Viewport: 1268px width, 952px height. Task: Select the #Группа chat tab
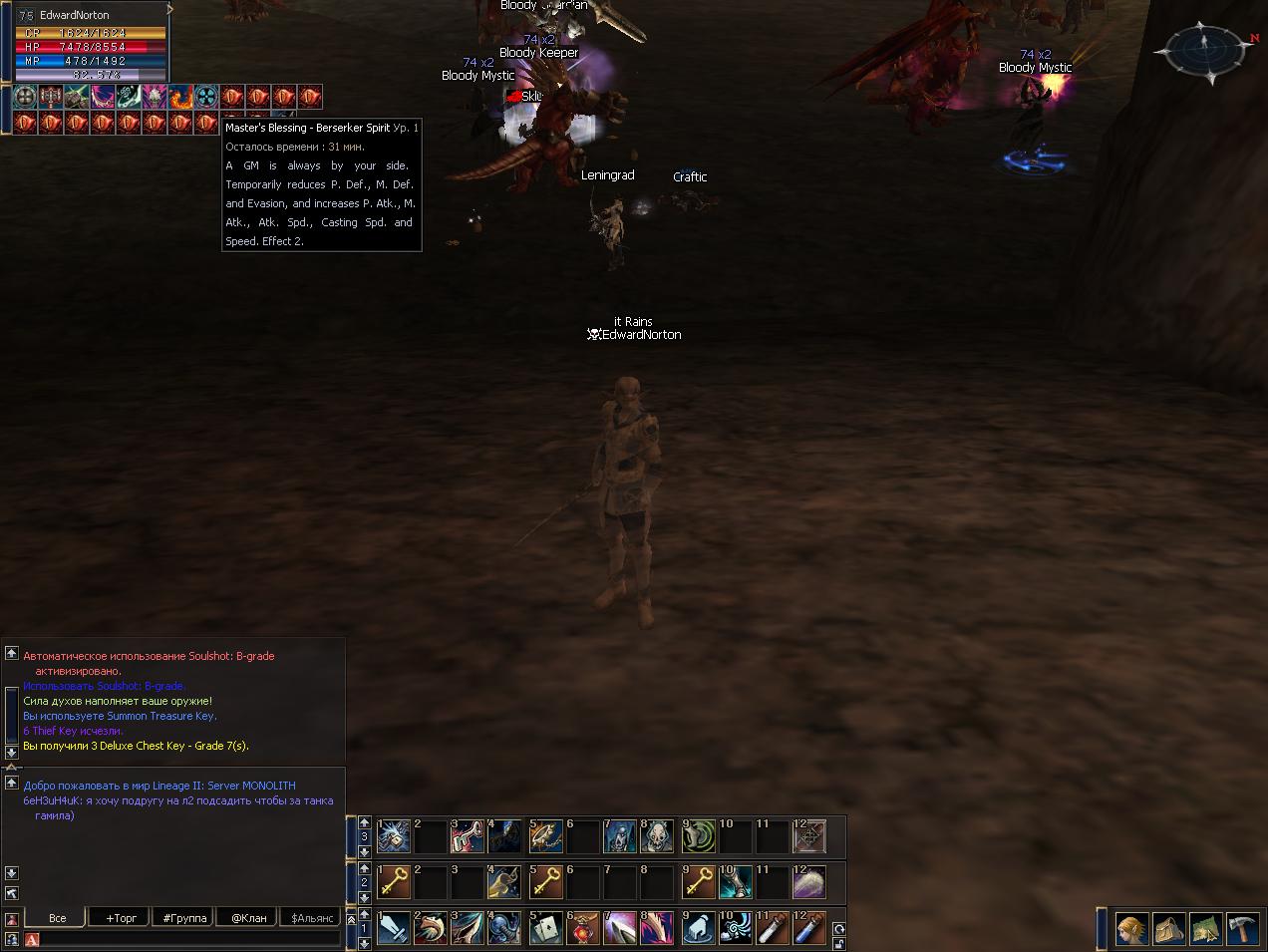tap(184, 918)
